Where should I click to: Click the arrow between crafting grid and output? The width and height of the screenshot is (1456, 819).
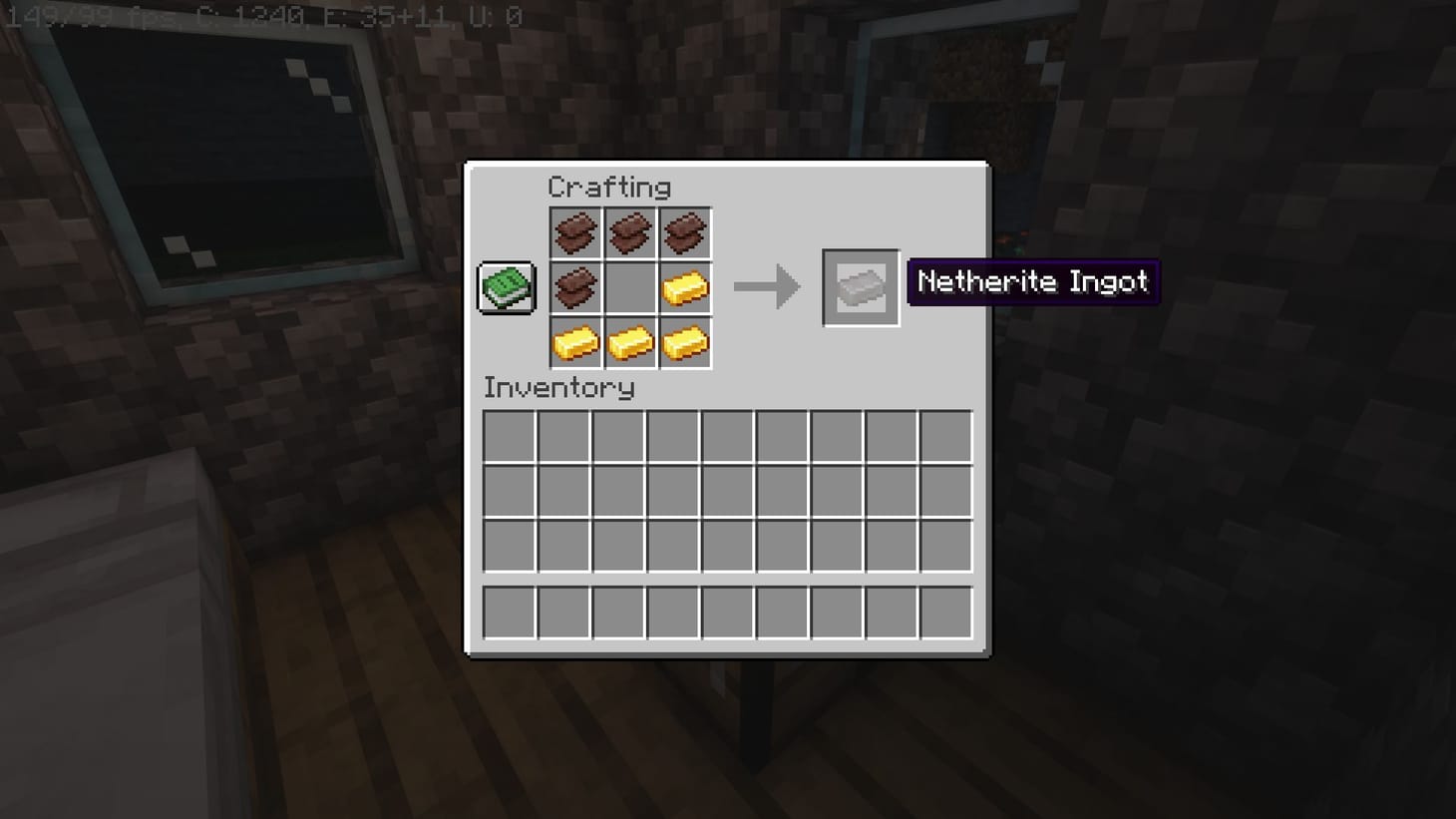768,287
